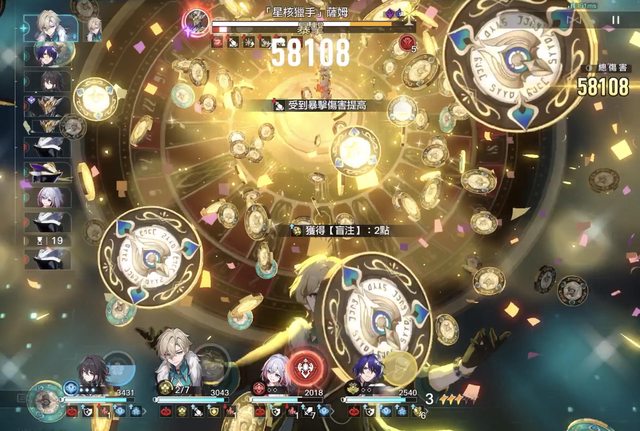Click the top Aventurine turn-order portrait
Viewport: 640px width, 431px height.
(51, 27)
